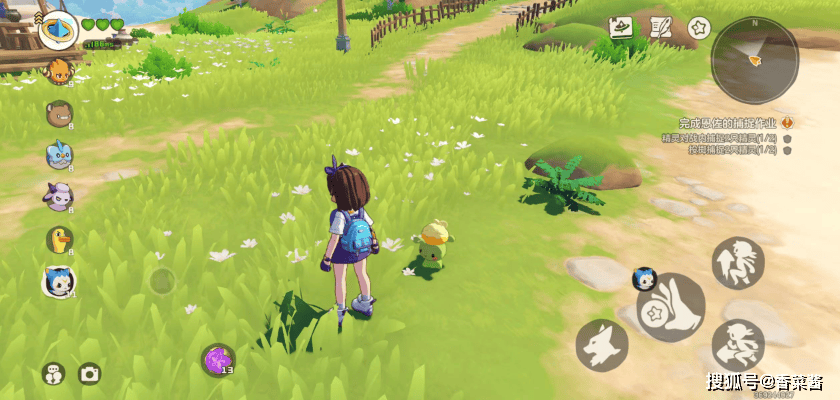The image size is (840, 400).
Task: Pick the purple horned pet in the party list
Action: (x=58, y=195)
